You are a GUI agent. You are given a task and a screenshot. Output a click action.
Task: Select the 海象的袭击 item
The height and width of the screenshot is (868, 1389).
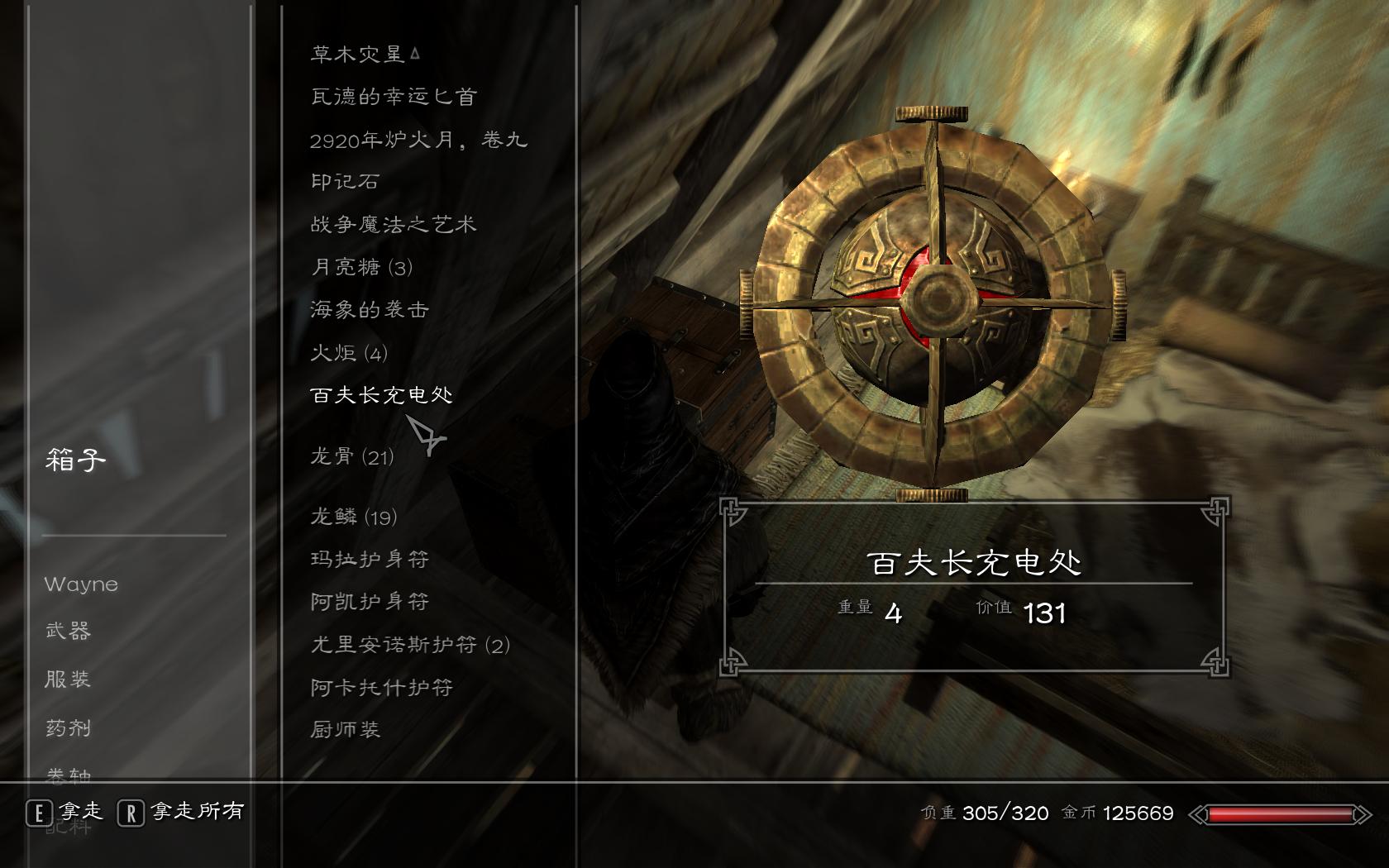(x=370, y=310)
